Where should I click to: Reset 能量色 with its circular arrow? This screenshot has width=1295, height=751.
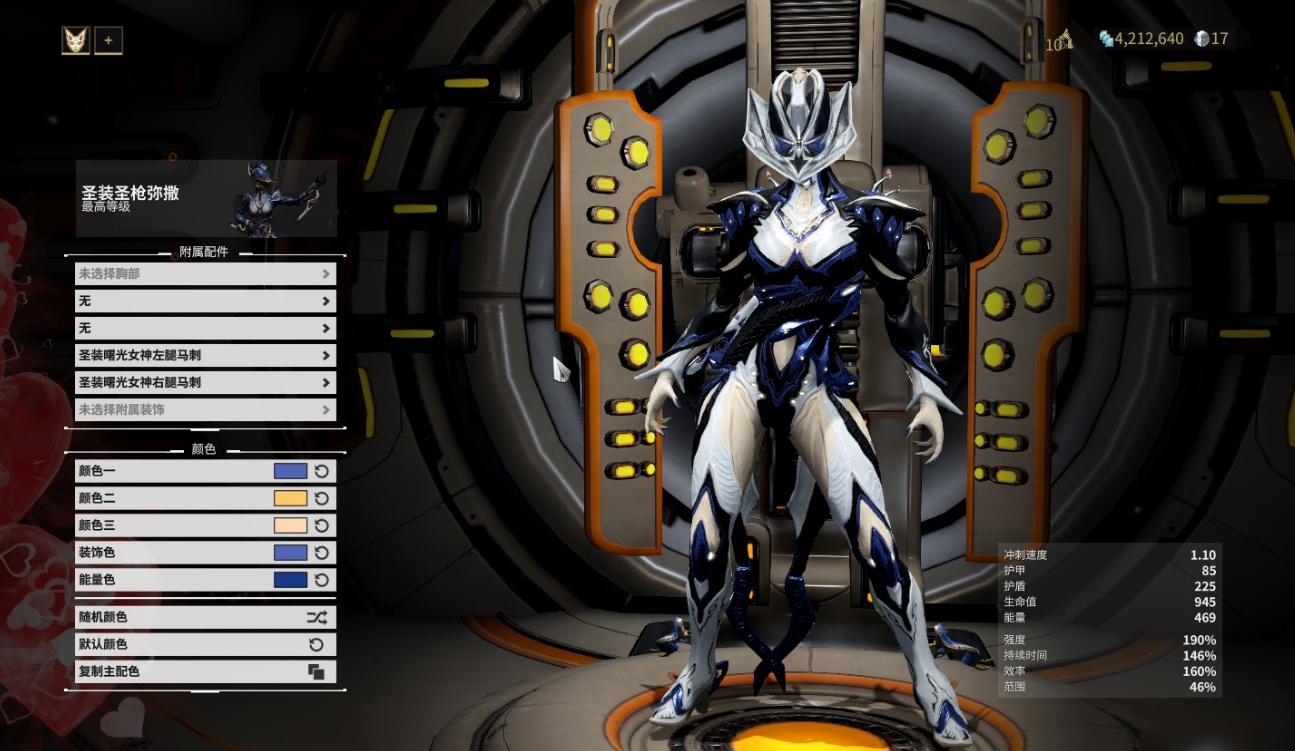coord(322,579)
